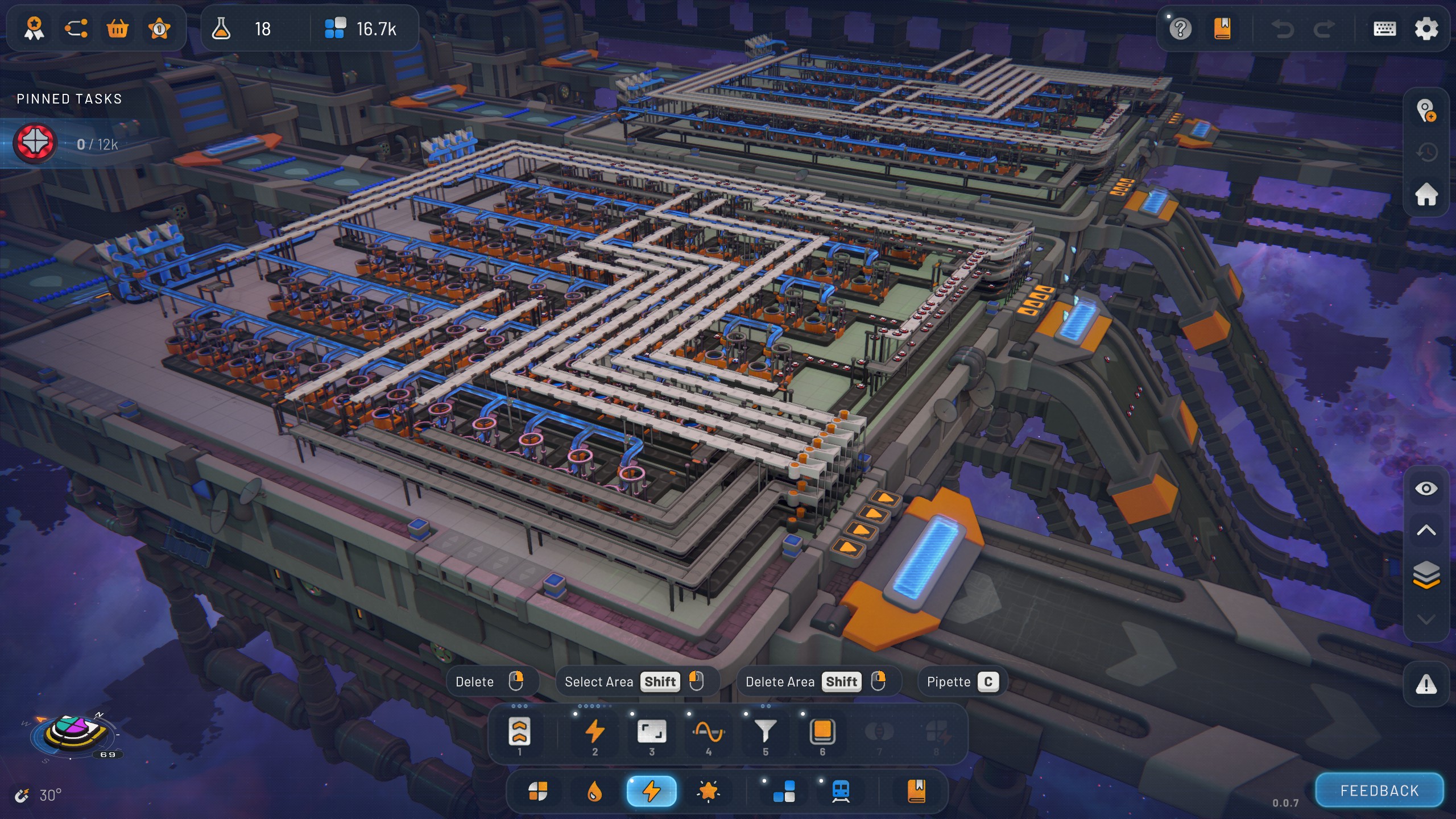The image size is (1456, 819).
Task: Open the research tree
Action: tap(76, 28)
